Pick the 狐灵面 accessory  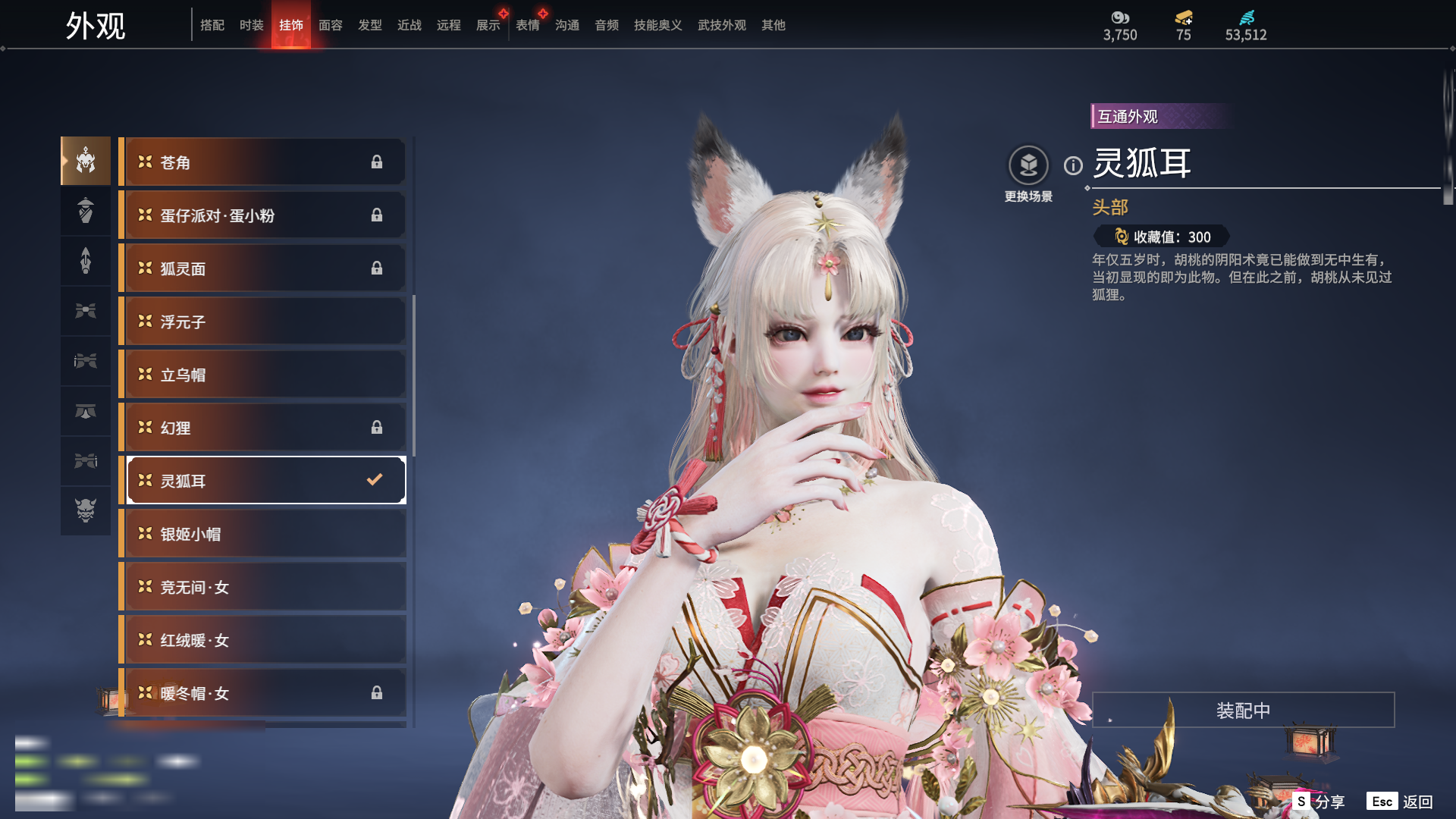coord(262,268)
